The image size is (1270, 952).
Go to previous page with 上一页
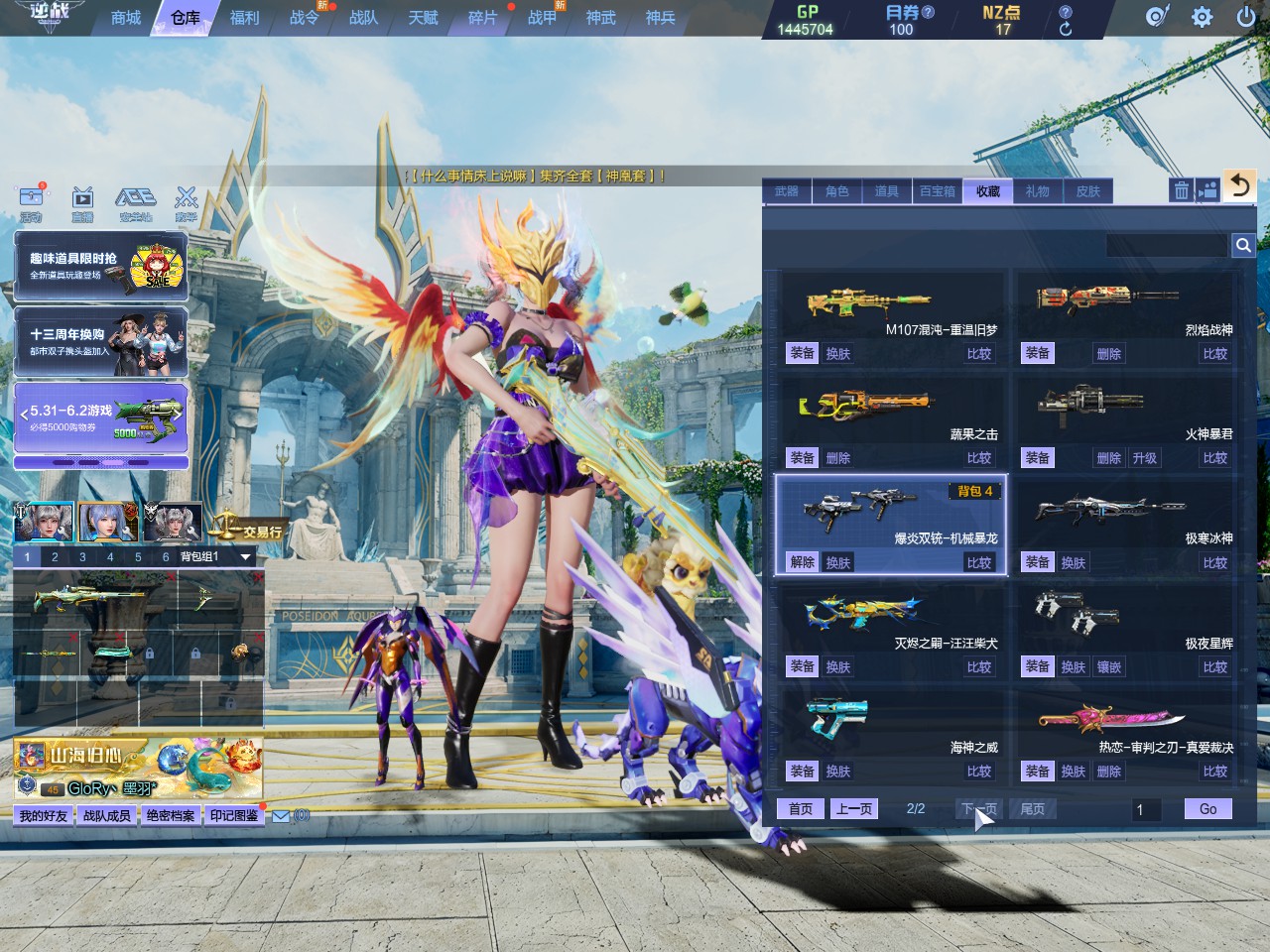854,809
